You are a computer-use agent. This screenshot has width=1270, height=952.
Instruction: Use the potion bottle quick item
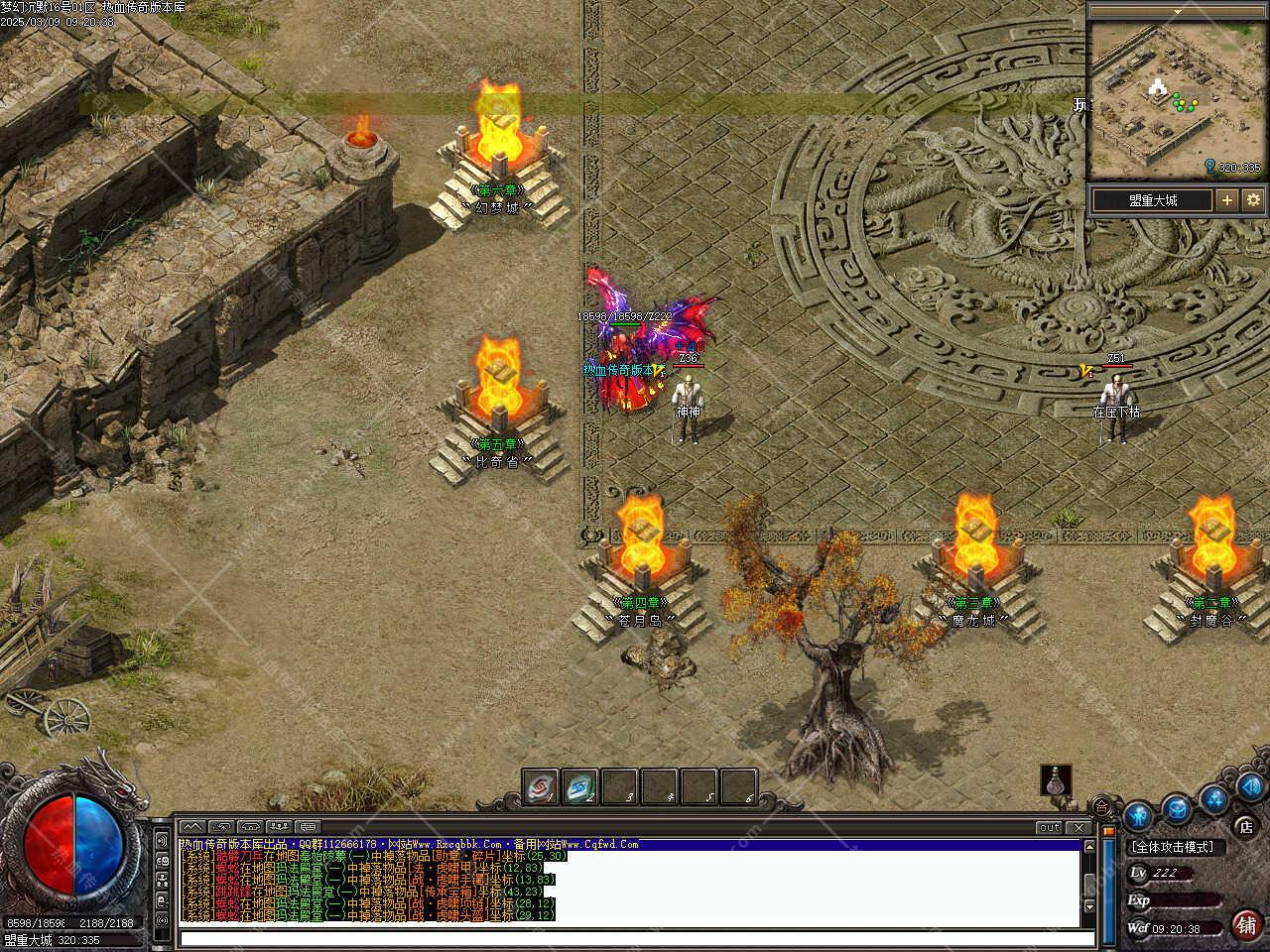coord(1056,780)
